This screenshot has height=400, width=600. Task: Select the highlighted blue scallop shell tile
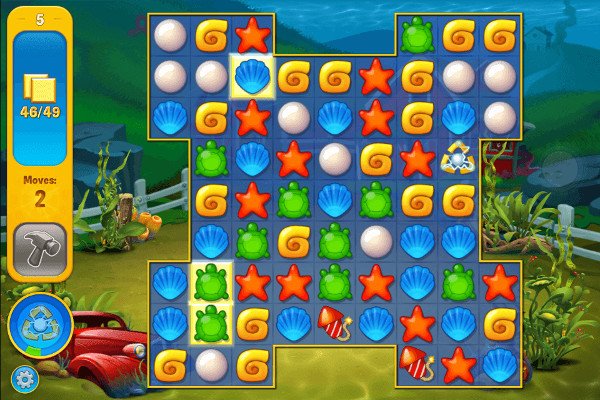coord(252,76)
